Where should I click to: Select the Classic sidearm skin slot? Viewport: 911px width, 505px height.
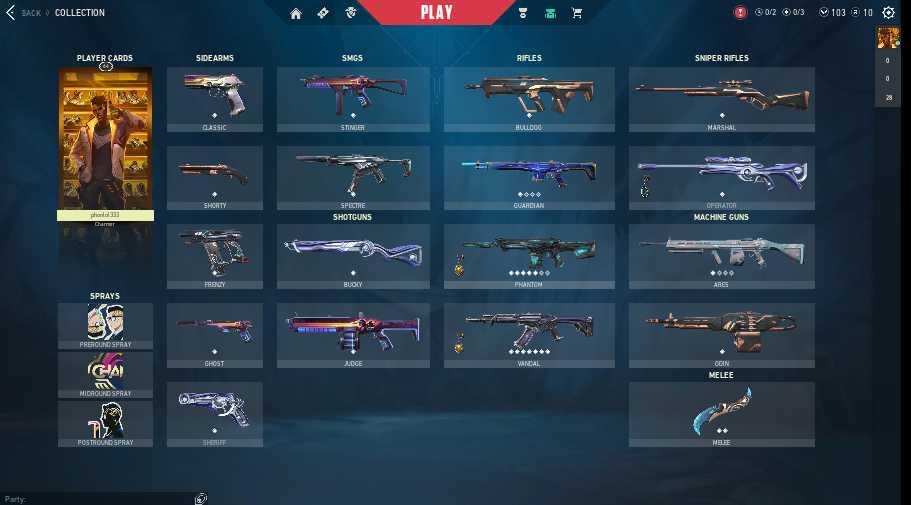[214, 99]
